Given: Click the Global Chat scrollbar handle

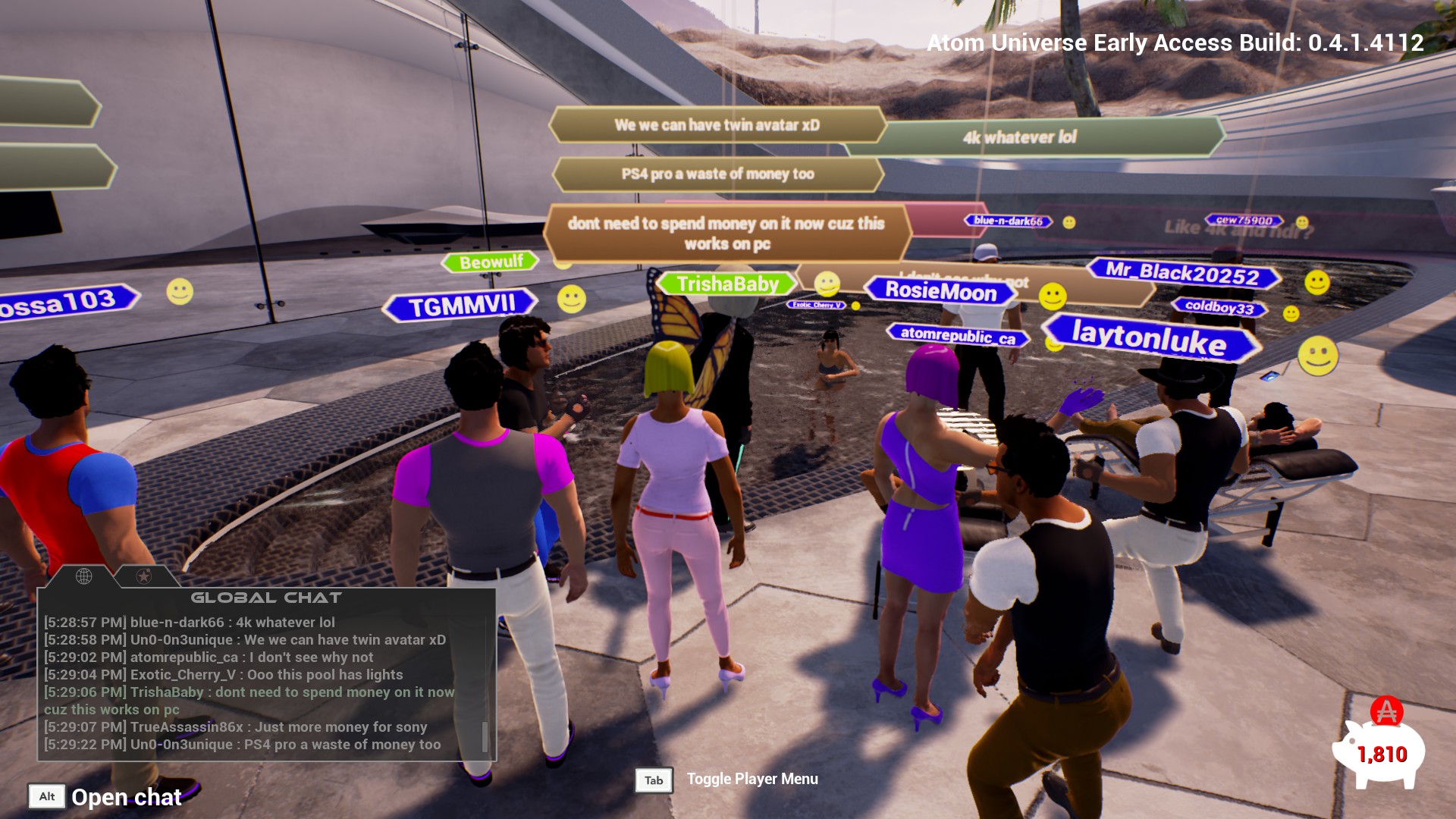Looking at the screenshot, I should 485,736.
